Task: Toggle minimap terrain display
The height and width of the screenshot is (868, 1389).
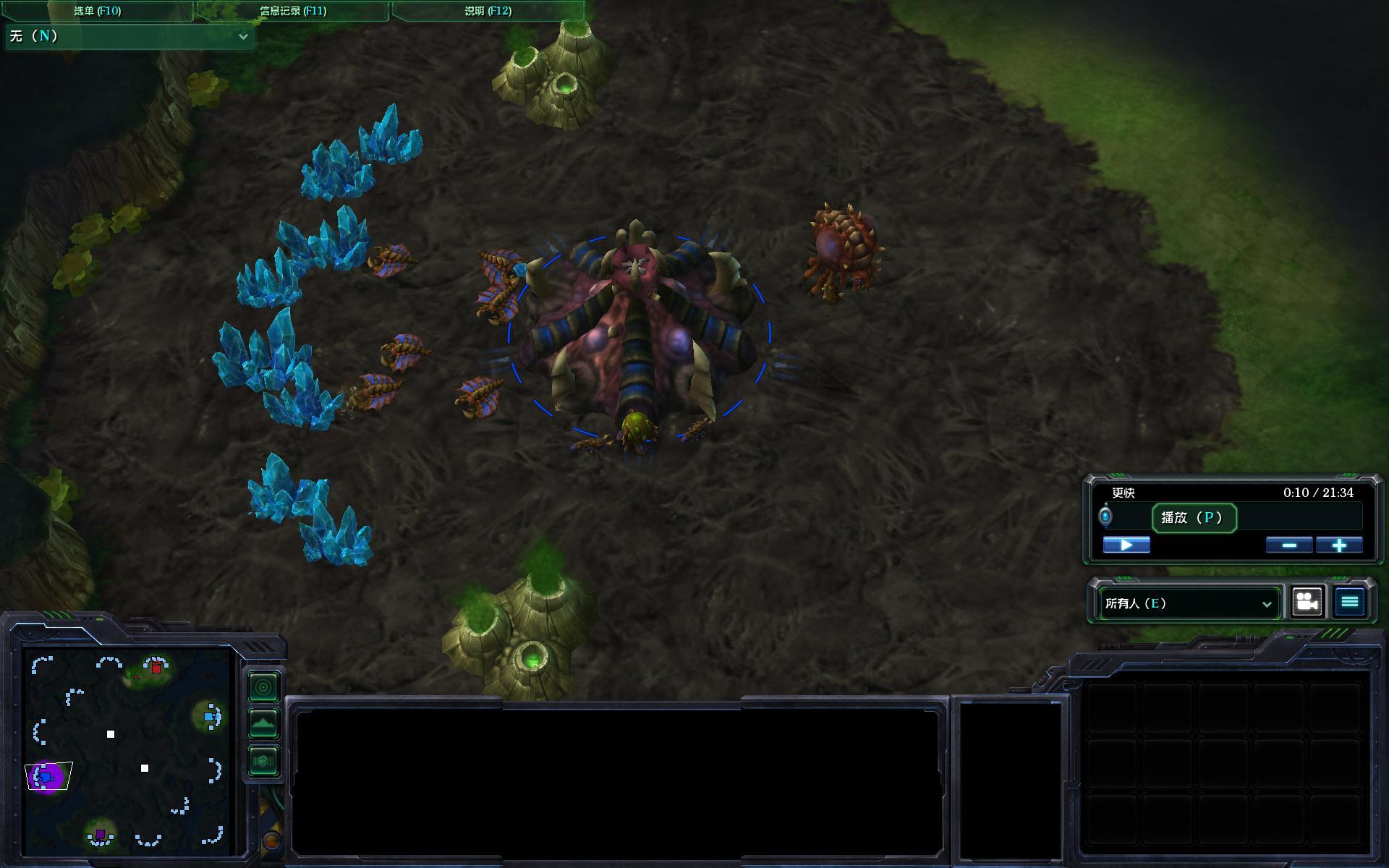Action: click(263, 723)
